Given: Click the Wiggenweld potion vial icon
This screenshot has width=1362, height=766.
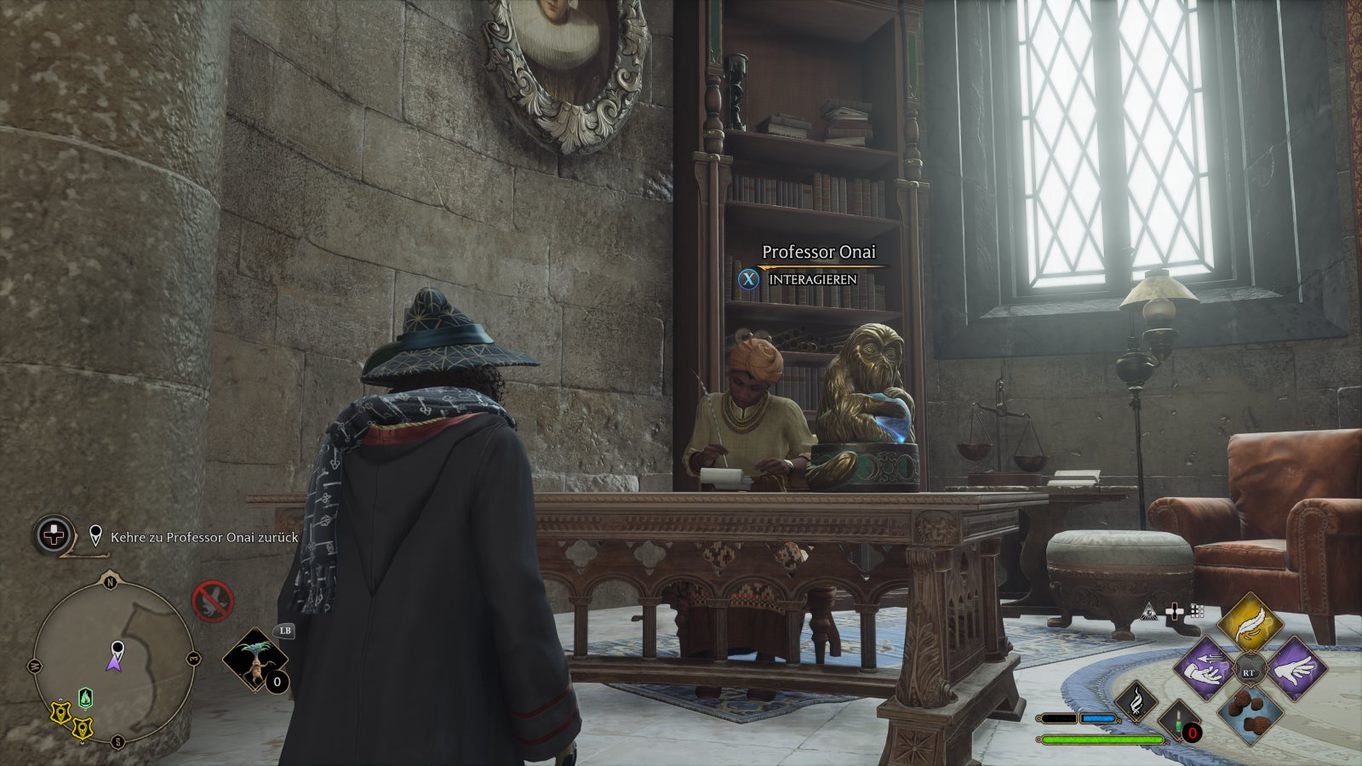Looking at the screenshot, I should click(x=1178, y=721).
